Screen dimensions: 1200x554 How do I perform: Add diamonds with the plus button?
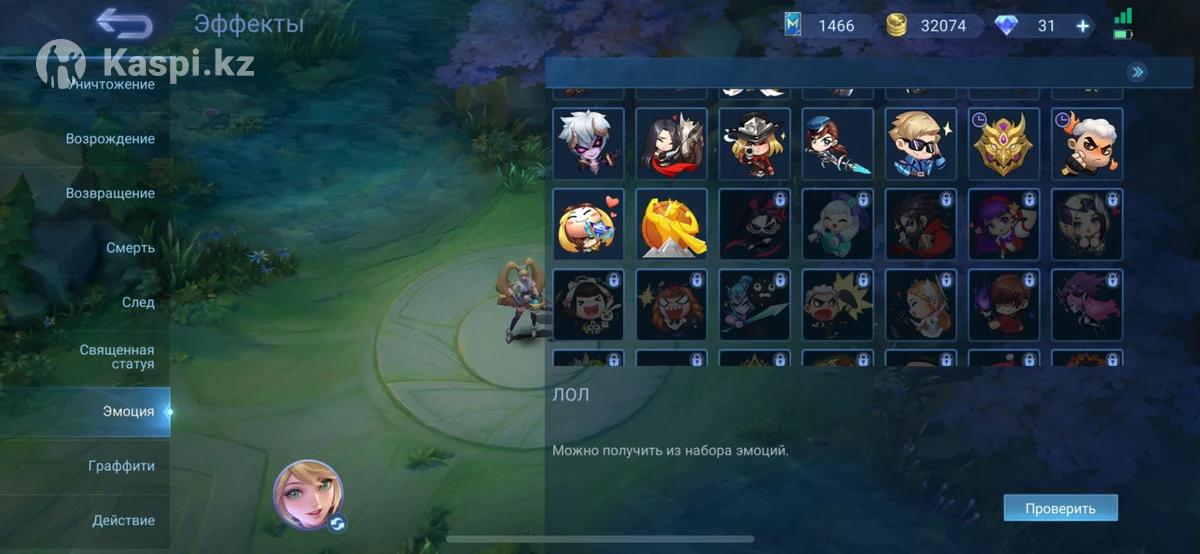coord(1083,26)
